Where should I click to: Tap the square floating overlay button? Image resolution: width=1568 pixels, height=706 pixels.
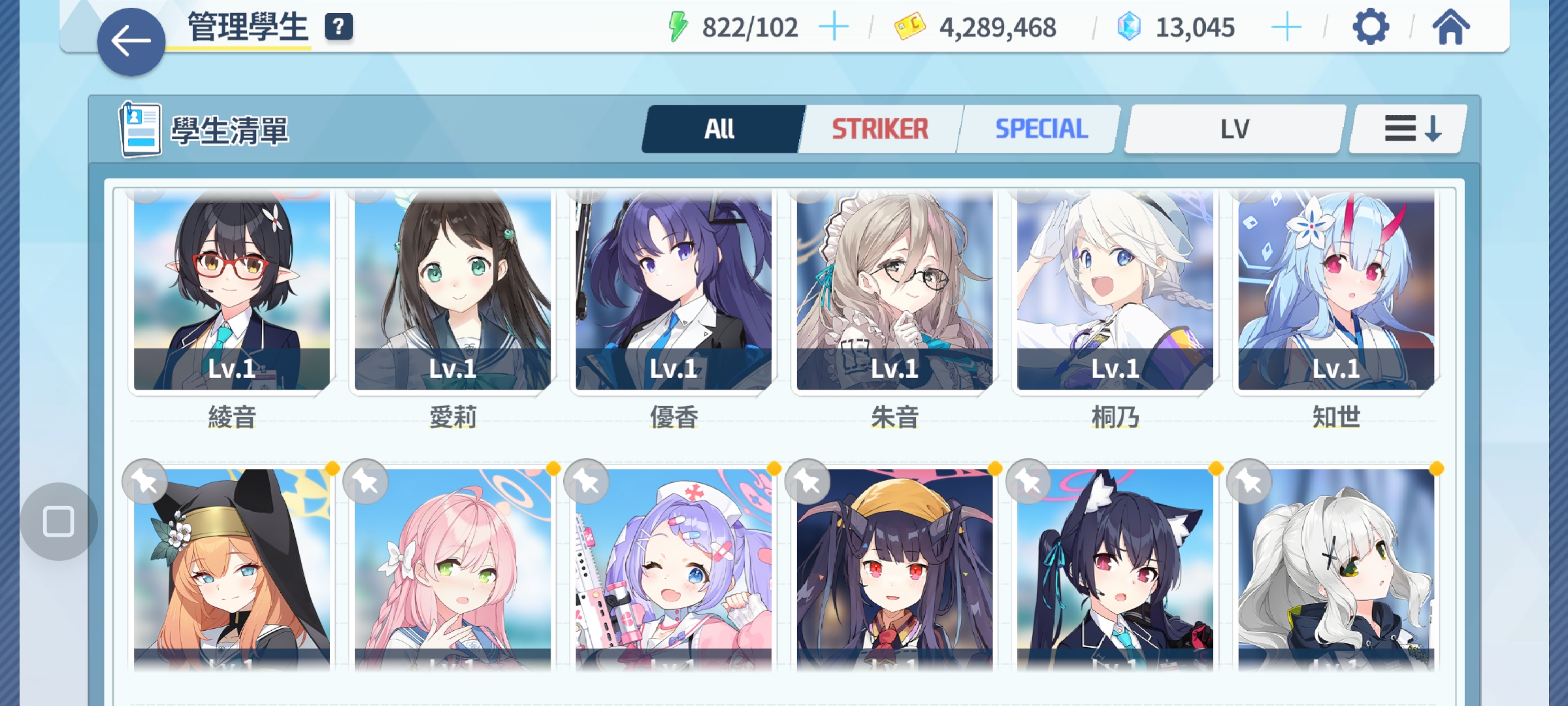click(x=59, y=522)
